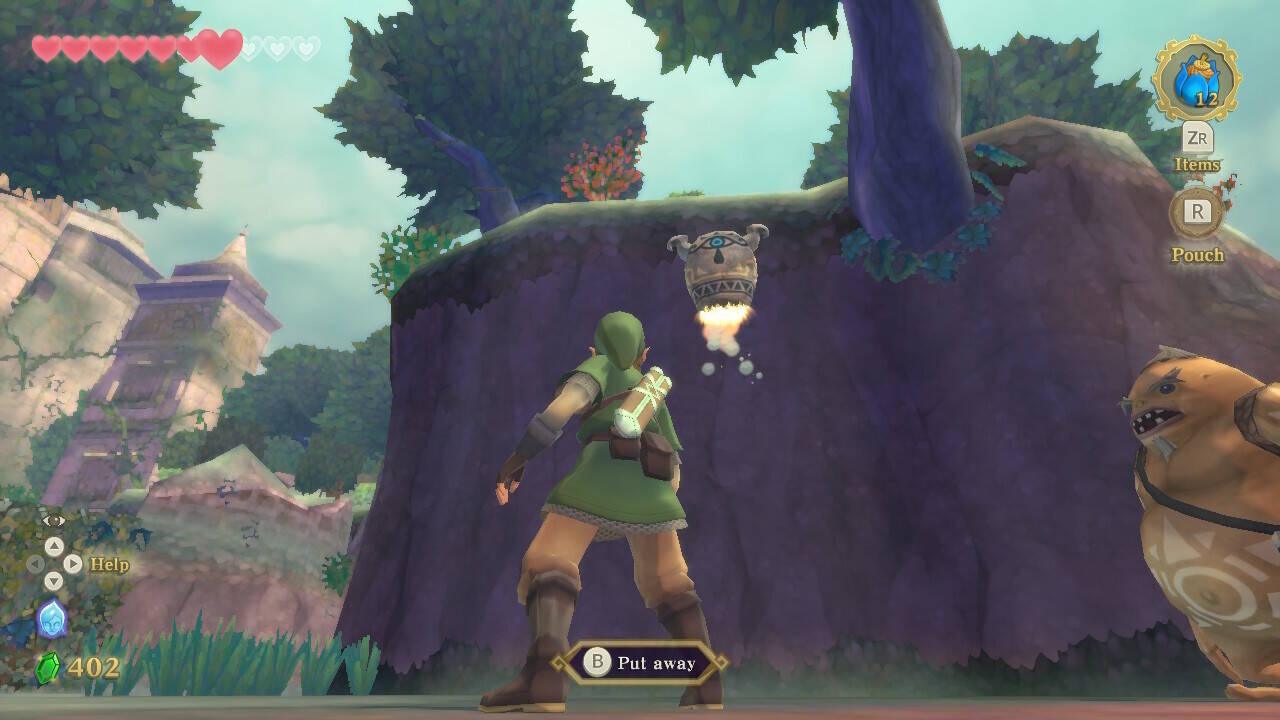
Task: Select the equipped bomb bag item icon
Action: pyautogui.click(x=1196, y=80)
